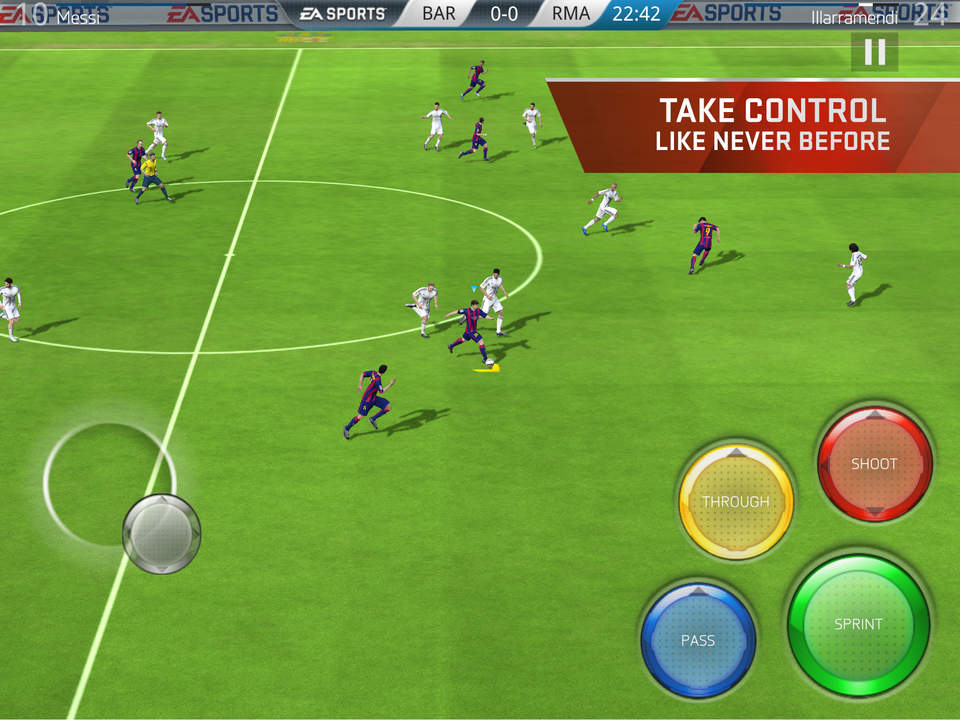Tap the blue Pass button
Viewport: 960px width, 720px height.
[x=698, y=640]
